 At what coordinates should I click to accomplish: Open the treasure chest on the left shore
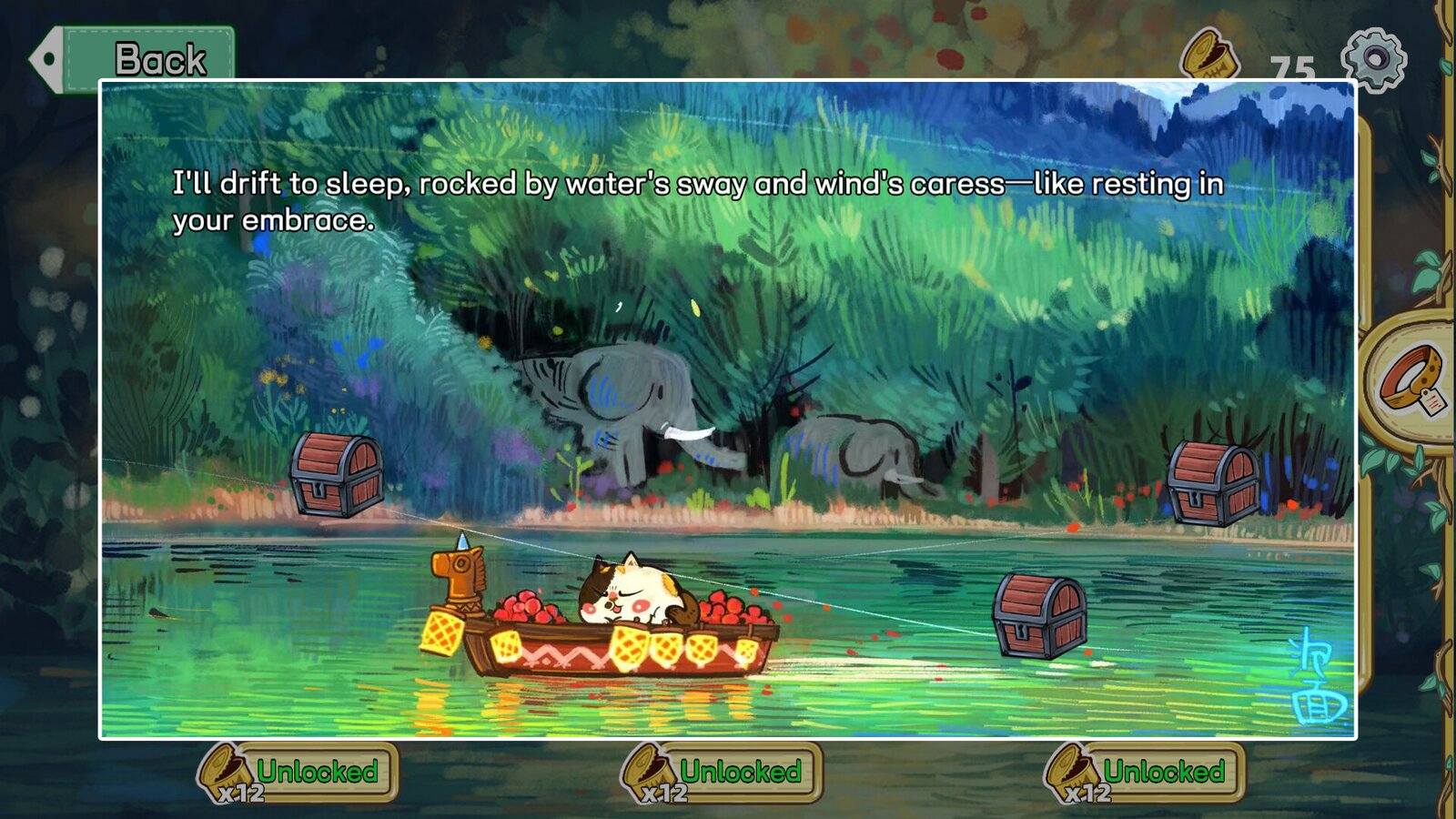point(337,476)
